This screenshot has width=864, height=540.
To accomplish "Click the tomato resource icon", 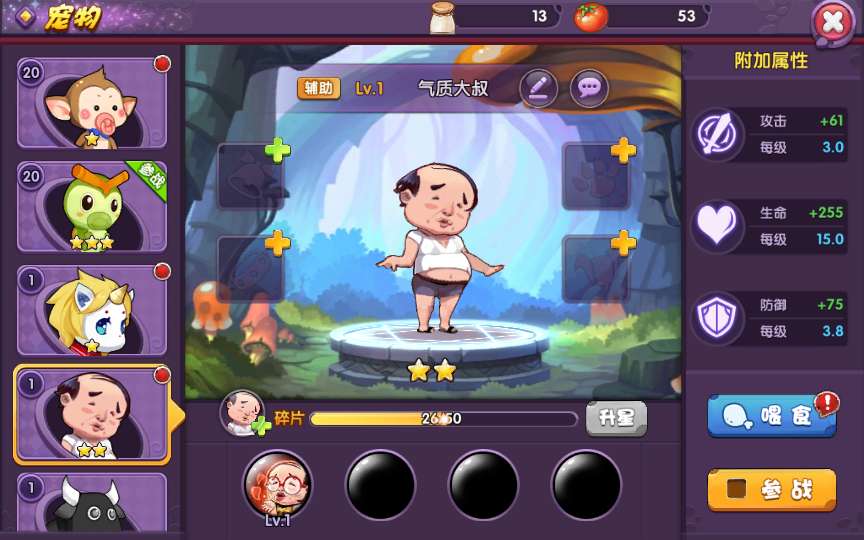I will click(x=591, y=16).
